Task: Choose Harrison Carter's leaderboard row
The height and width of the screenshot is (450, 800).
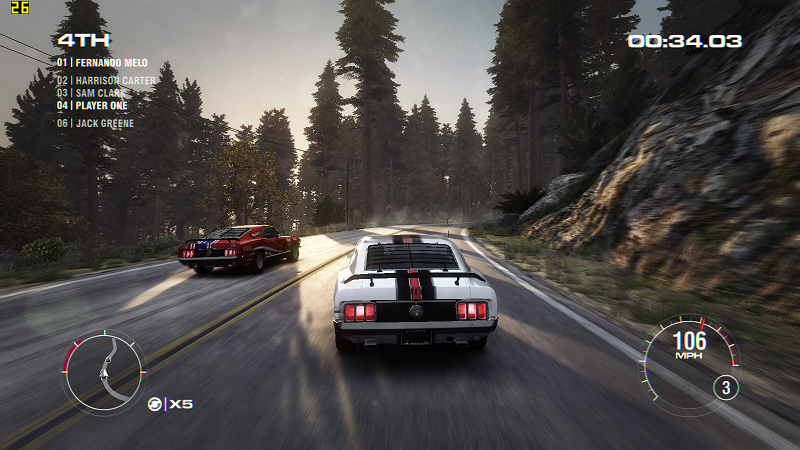Action: (x=105, y=80)
